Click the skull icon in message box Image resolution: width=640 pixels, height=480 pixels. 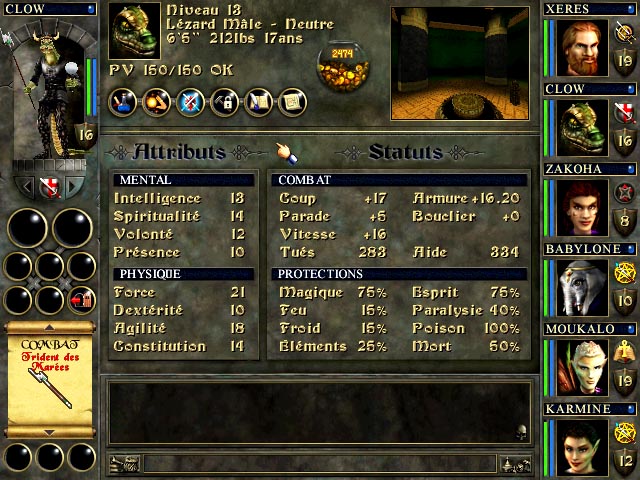[x=519, y=431]
